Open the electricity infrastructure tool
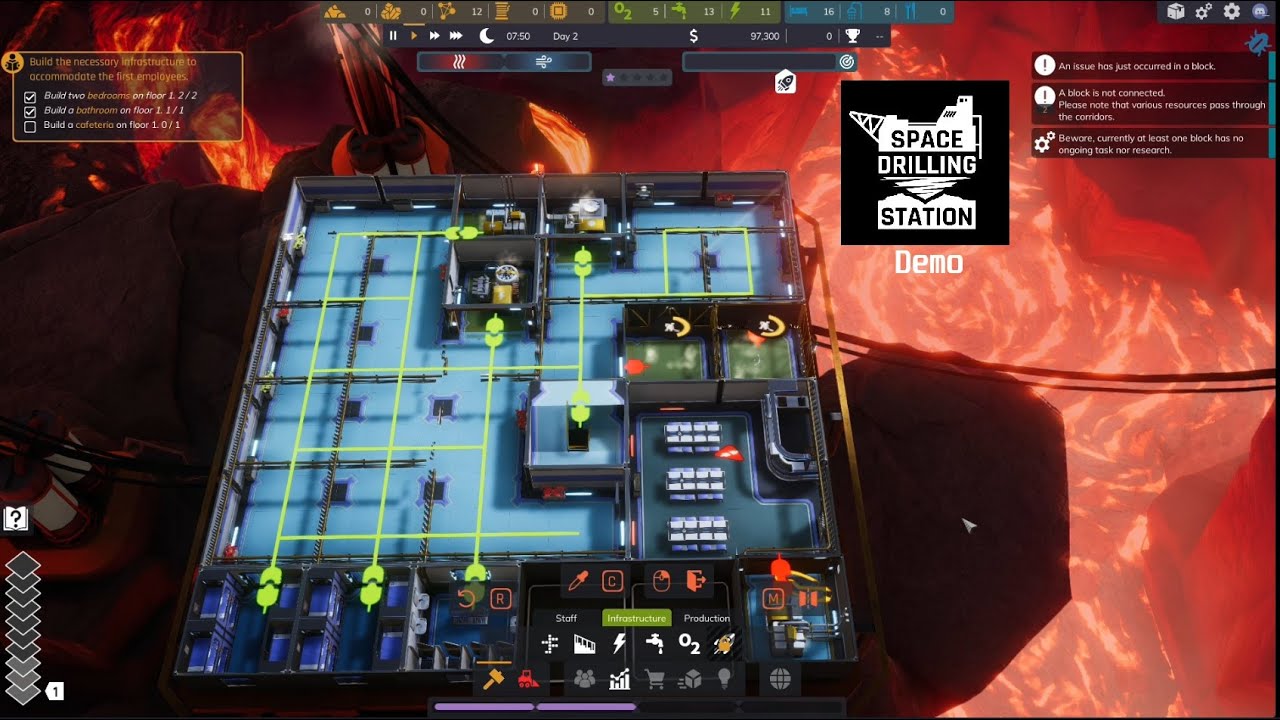 (620, 641)
